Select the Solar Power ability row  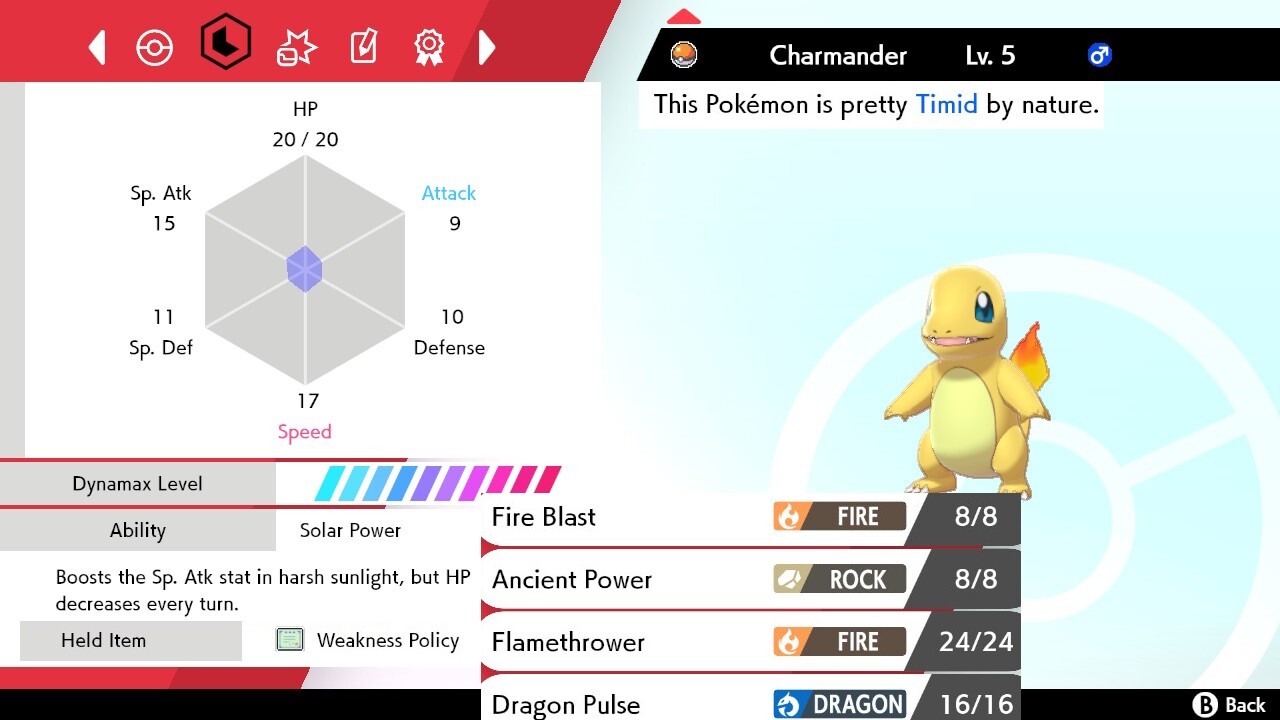[x=350, y=530]
